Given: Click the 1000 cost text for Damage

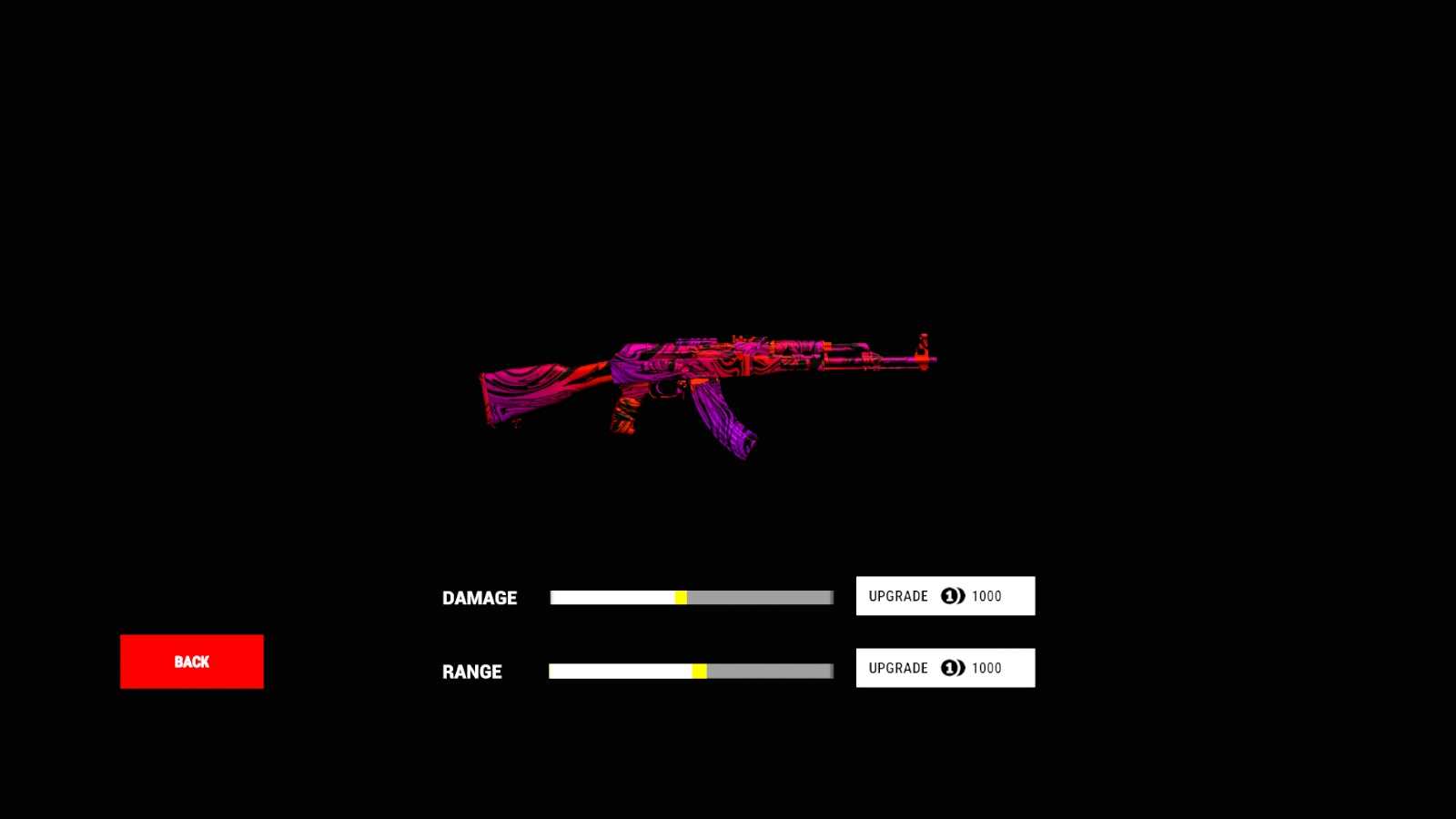Looking at the screenshot, I should pyautogui.click(x=986, y=596).
